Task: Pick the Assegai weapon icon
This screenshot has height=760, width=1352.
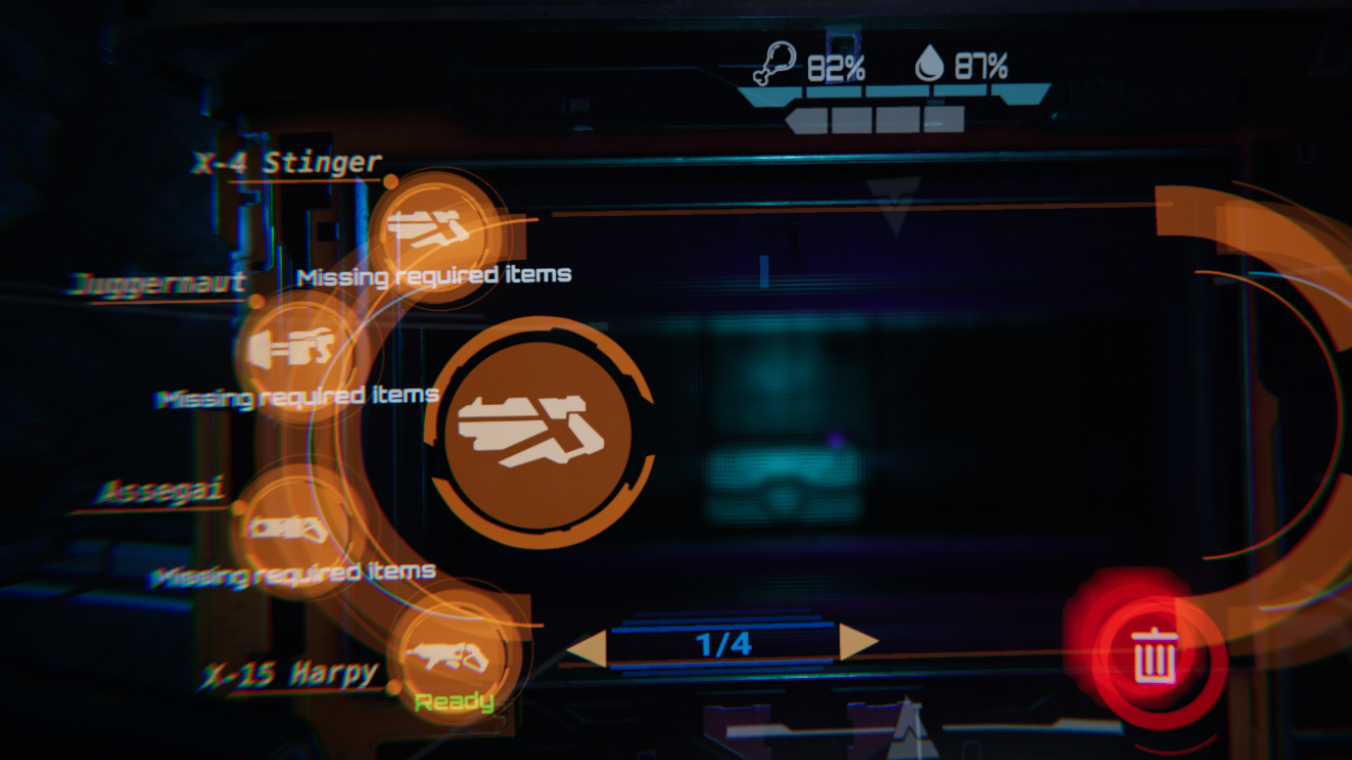Action: pyautogui.click(x=290, y=528)
